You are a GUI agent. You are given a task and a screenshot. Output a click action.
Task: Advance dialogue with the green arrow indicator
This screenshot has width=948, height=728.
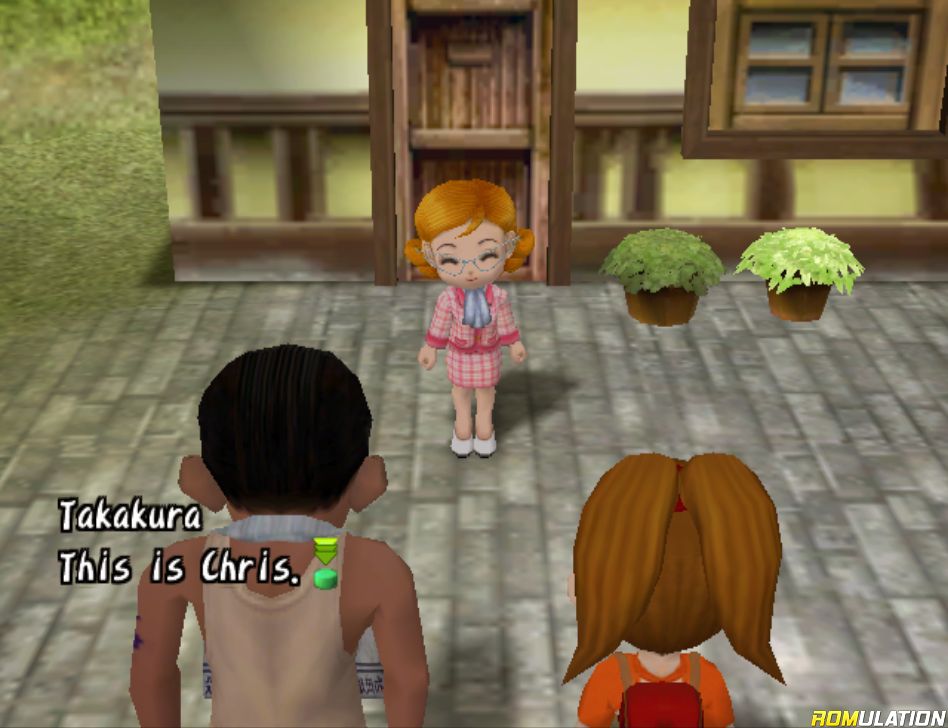325,564
